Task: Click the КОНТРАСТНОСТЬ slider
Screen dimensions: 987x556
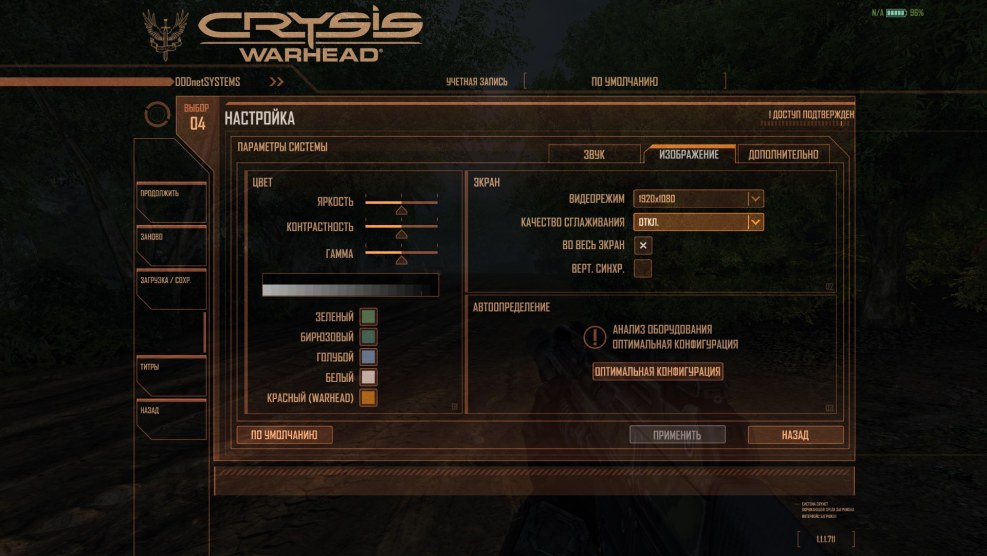Action: 401,230
